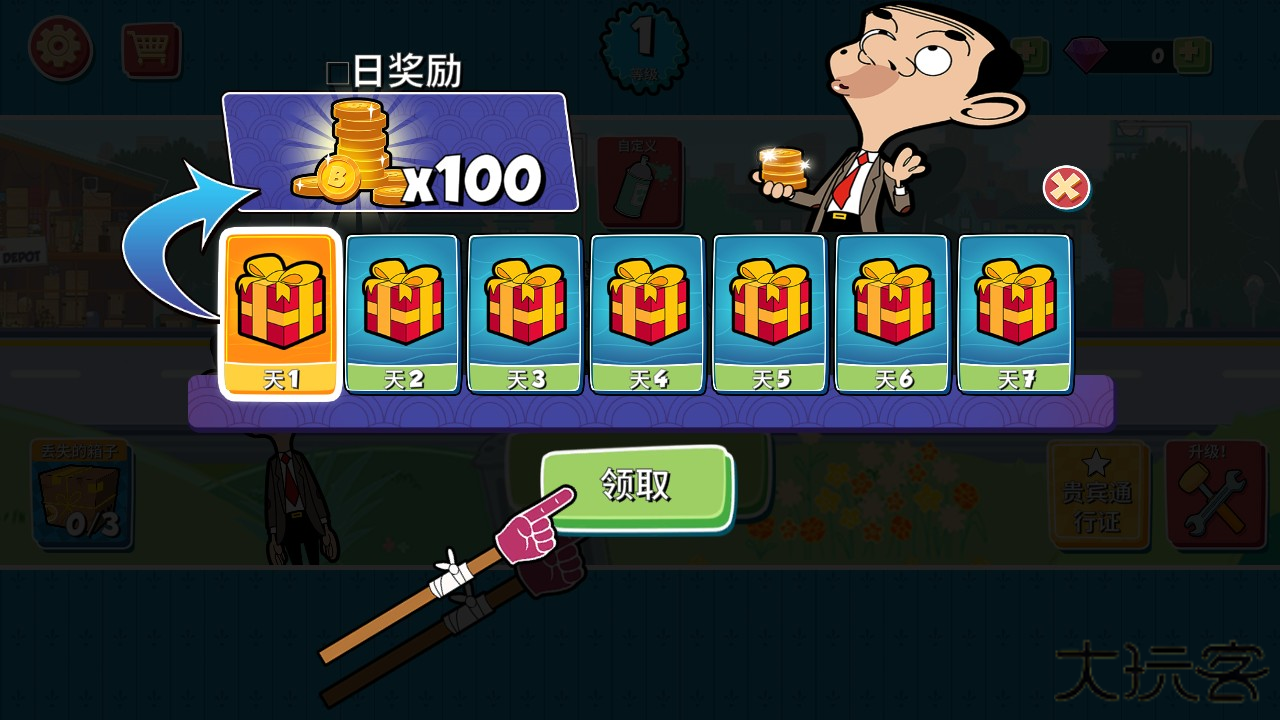The image size is (1280, 720).
Task: Click the x100 coins reward banner
Action: click(x=400, y=152)
